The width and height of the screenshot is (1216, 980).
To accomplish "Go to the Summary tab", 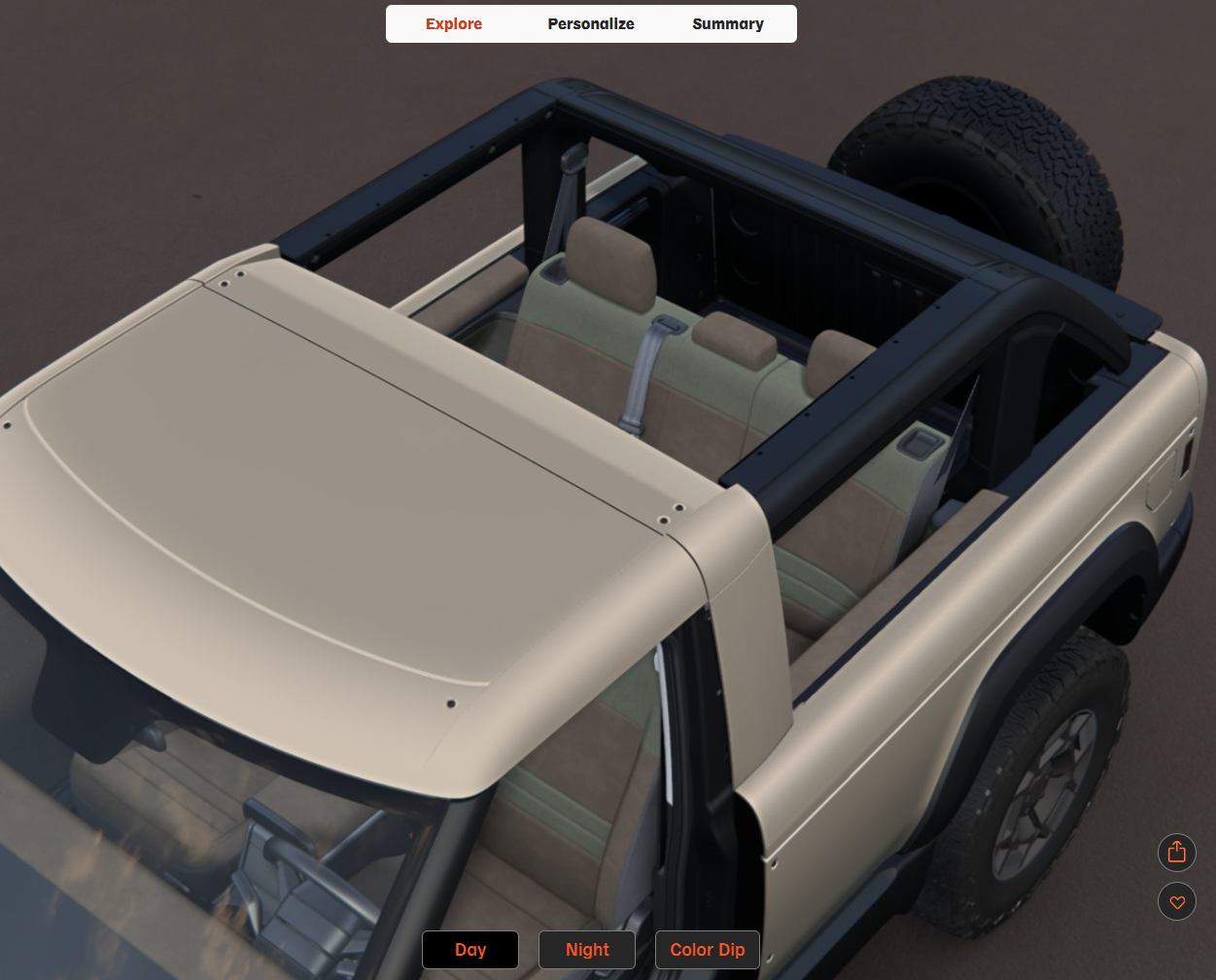I will [x=728, y=24].
